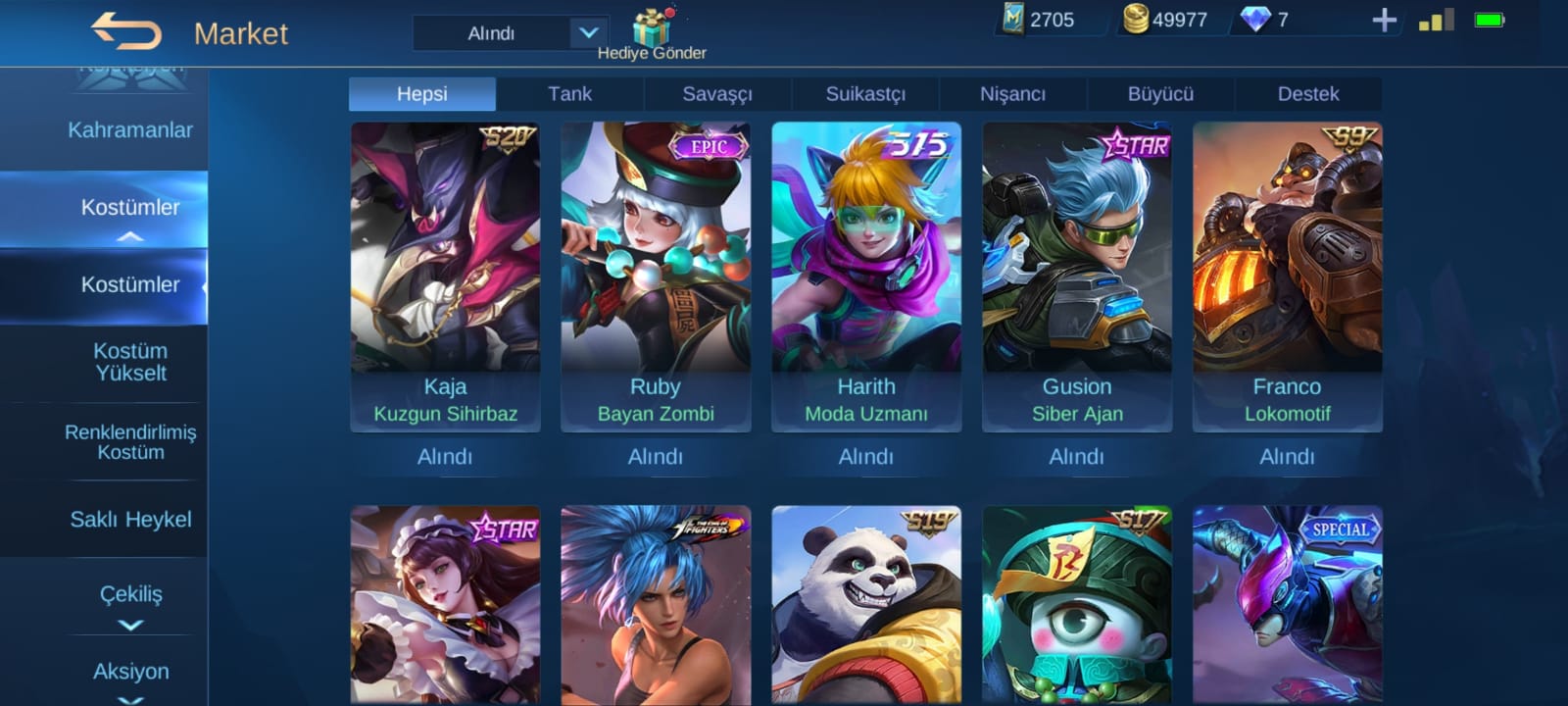Select the Kaja Kuzgun Sihirbaz skin card

tap(445, 275)
